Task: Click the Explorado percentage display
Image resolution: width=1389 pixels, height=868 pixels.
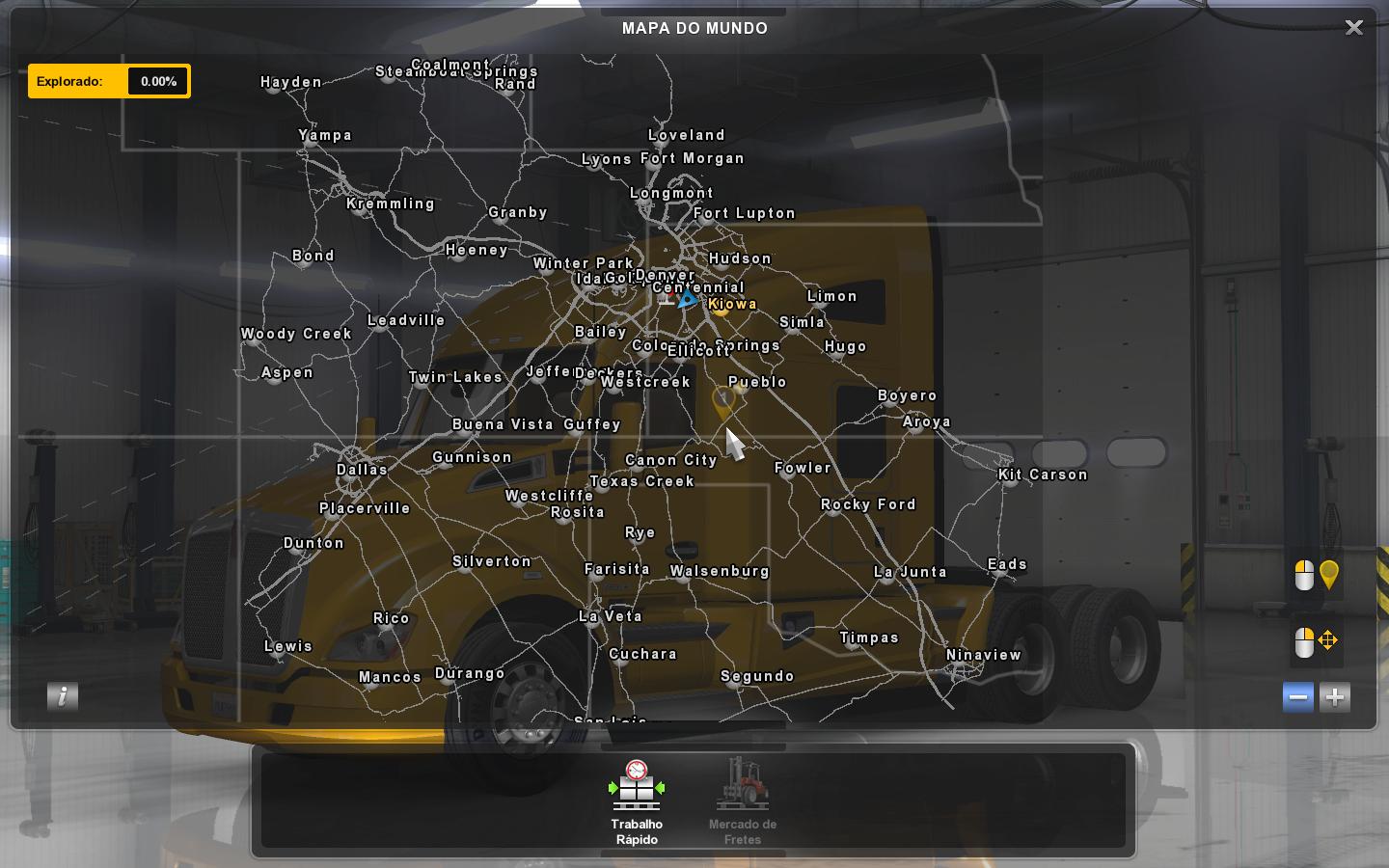Action: 157,81
